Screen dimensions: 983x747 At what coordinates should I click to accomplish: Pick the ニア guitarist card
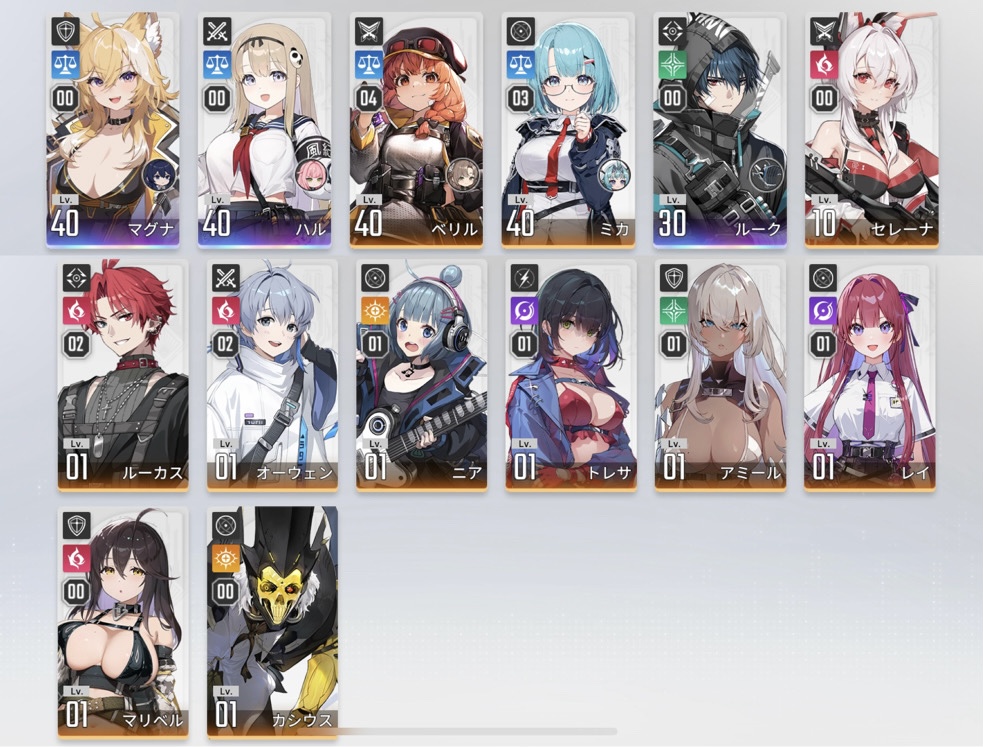click(x=421, y=376)
